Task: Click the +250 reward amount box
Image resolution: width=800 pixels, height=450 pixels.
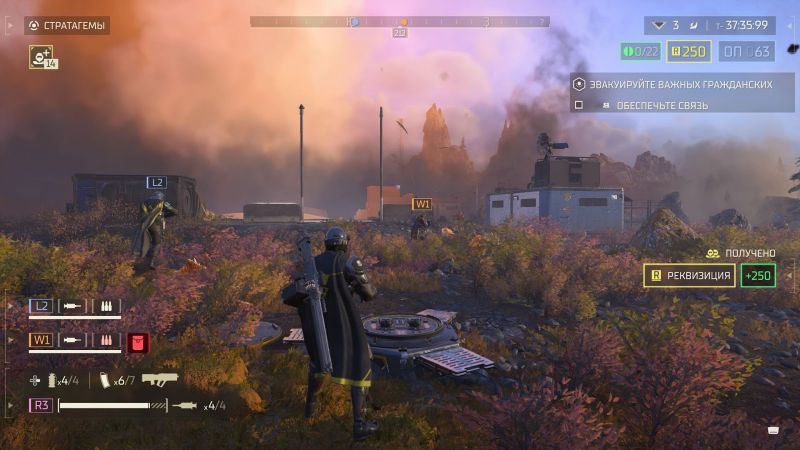Action: click(x=759, y=275)
